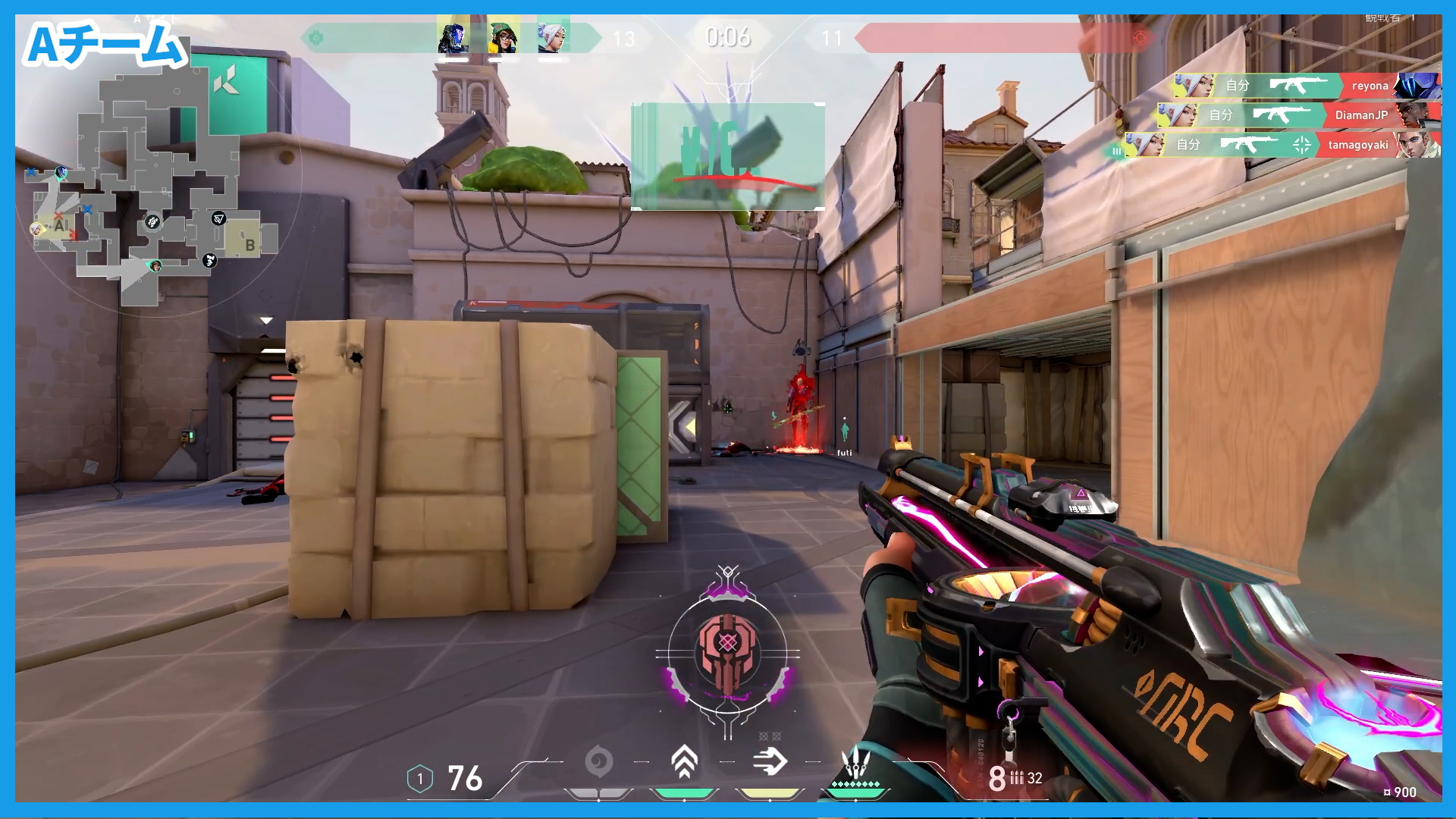Click Killjoy's icon on the minimap
Screen dimensions: 1456x819
(155, 265)
